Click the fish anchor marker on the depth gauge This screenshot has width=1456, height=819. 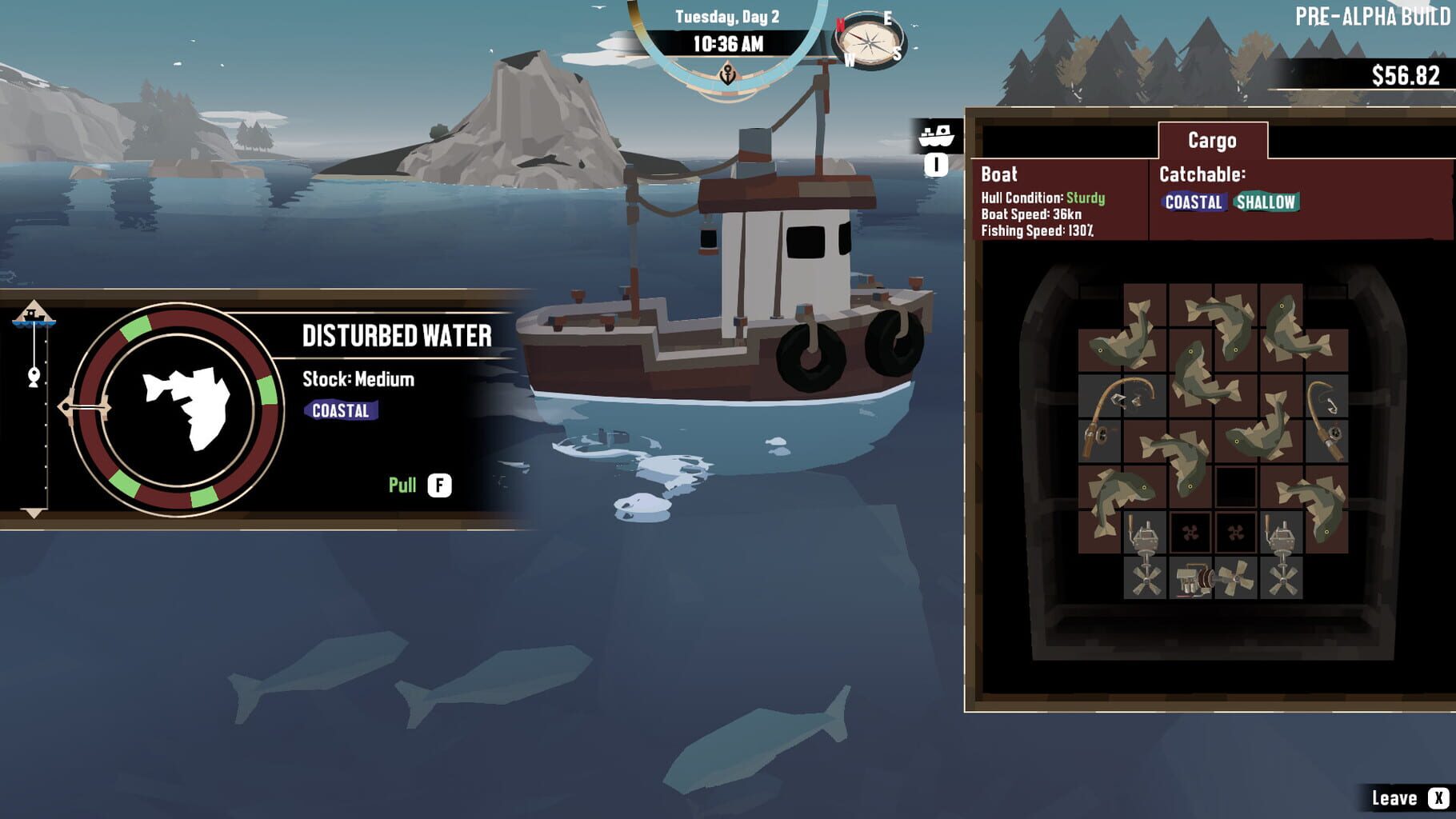click(x=33, y=376)
